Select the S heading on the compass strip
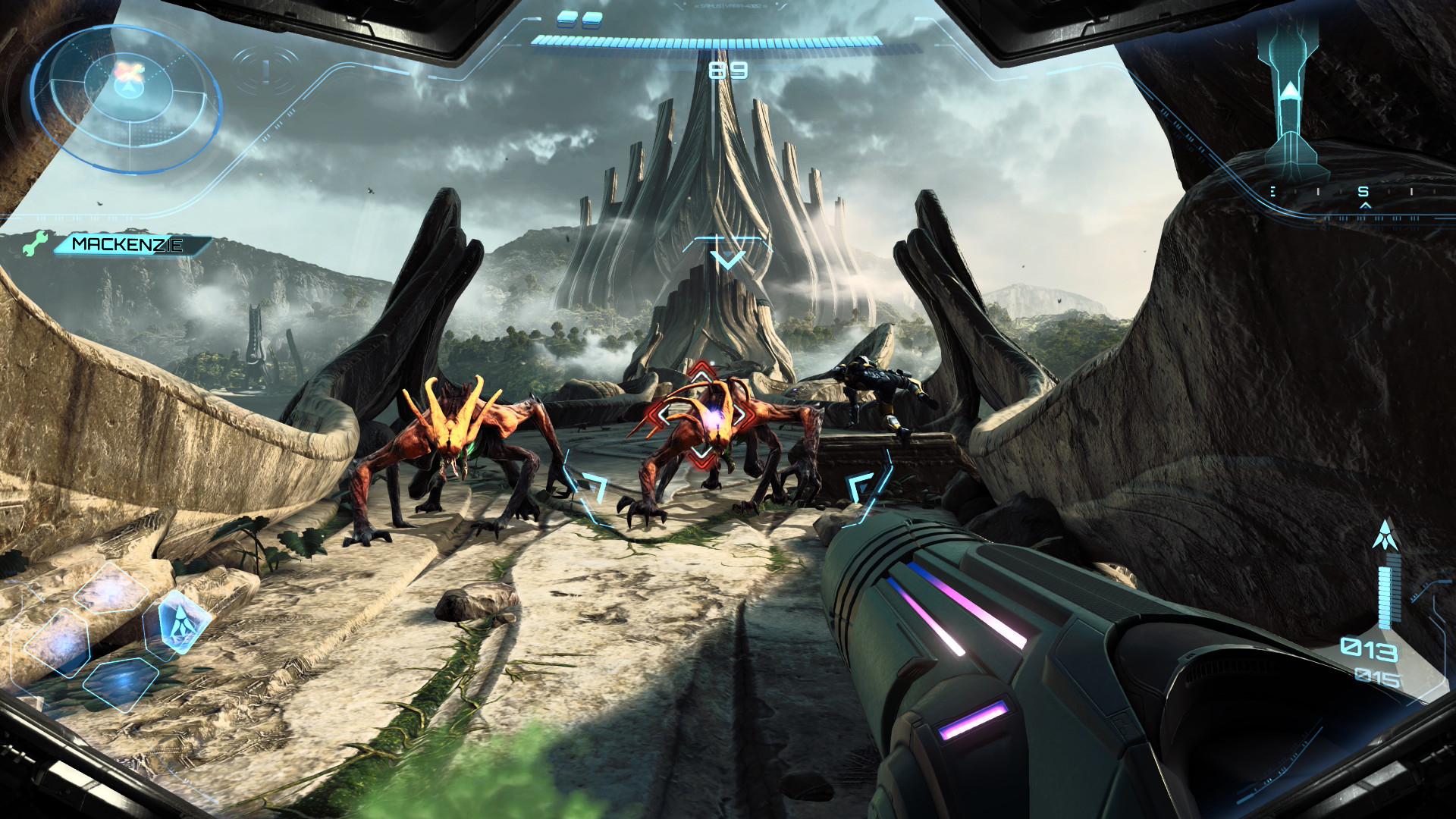Image resolution: width=1456 pixels, height=819 pixels. [1363, 193]
